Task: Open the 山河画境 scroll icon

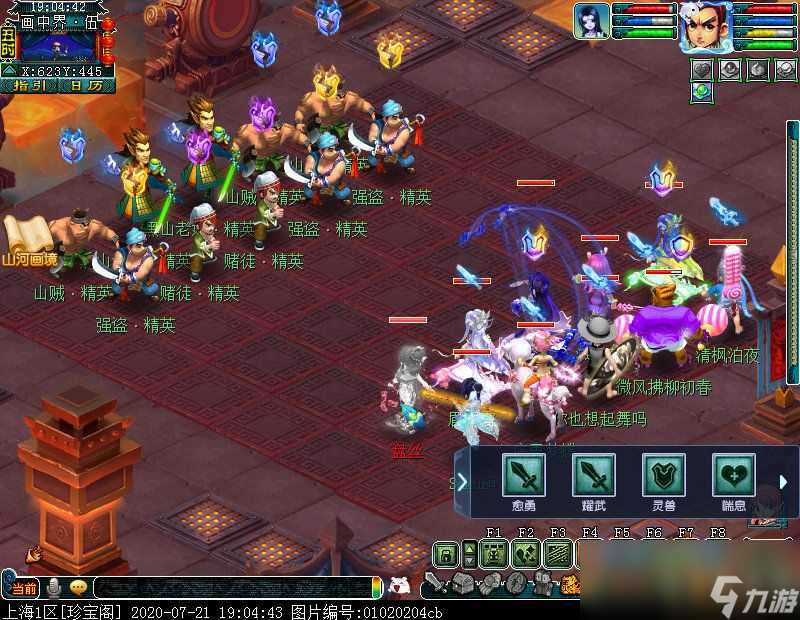Action: 28,236
